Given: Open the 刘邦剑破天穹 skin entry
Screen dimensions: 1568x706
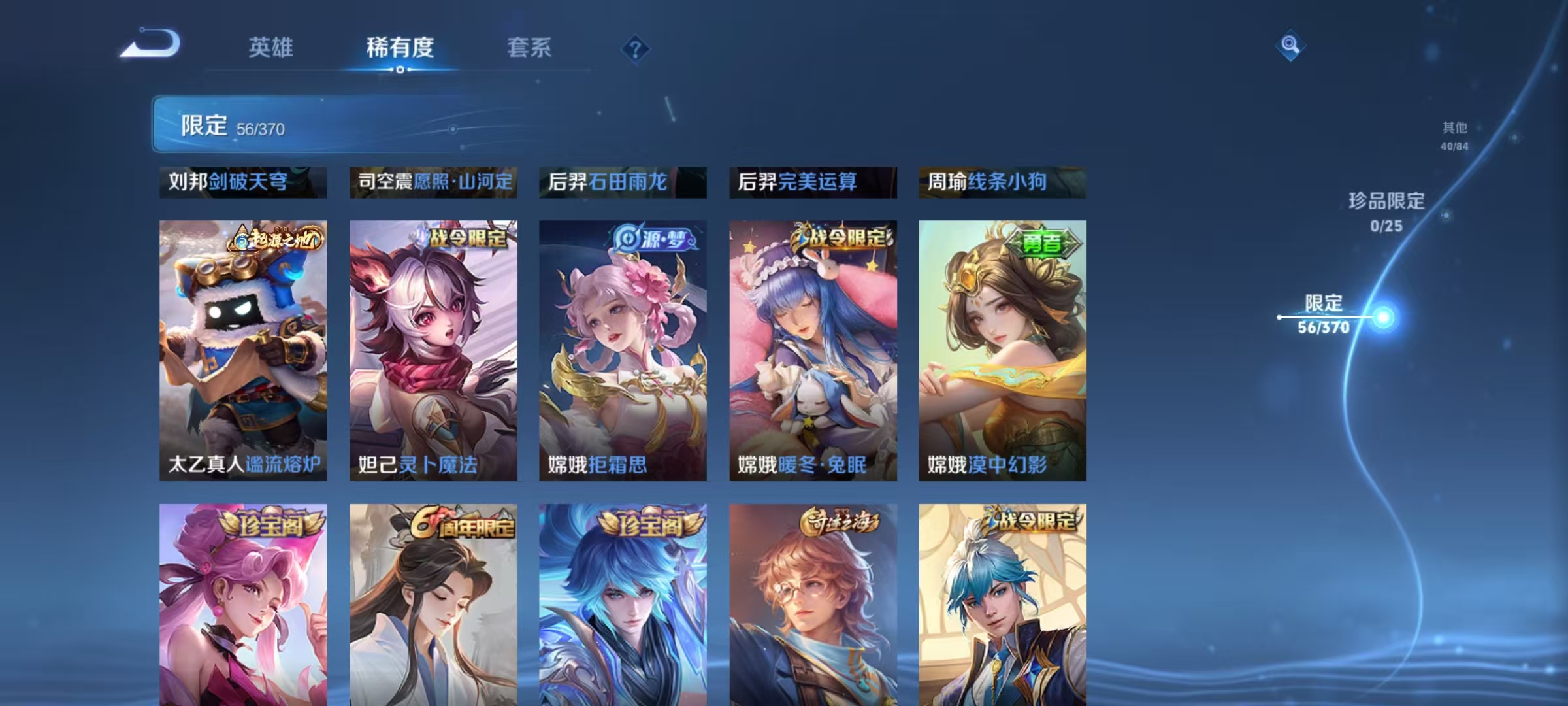Looking at the screenshot, I should pyautogui.click(x=242, y=184).
